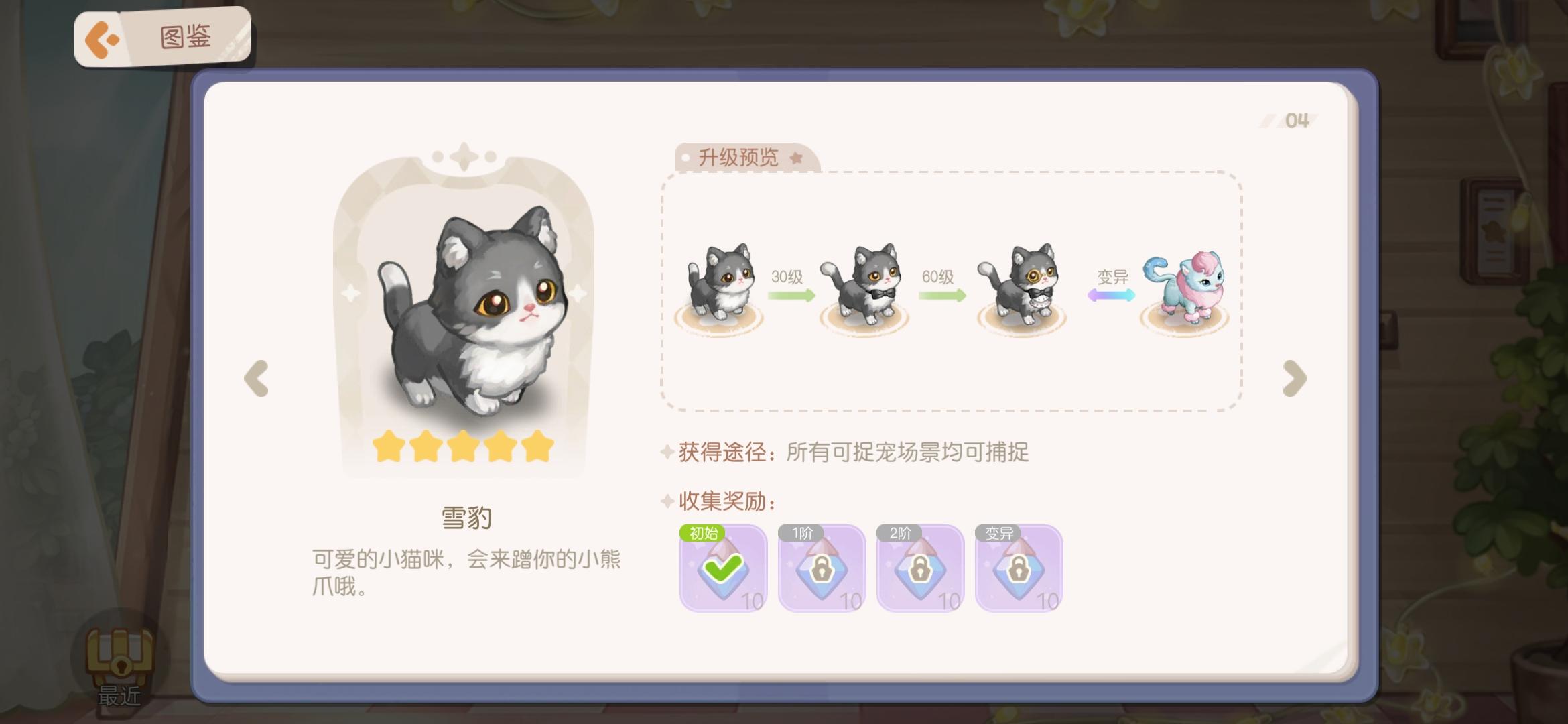Select the locked 2阶 reward diamond

pyautogui.click(x=918, y=569)
